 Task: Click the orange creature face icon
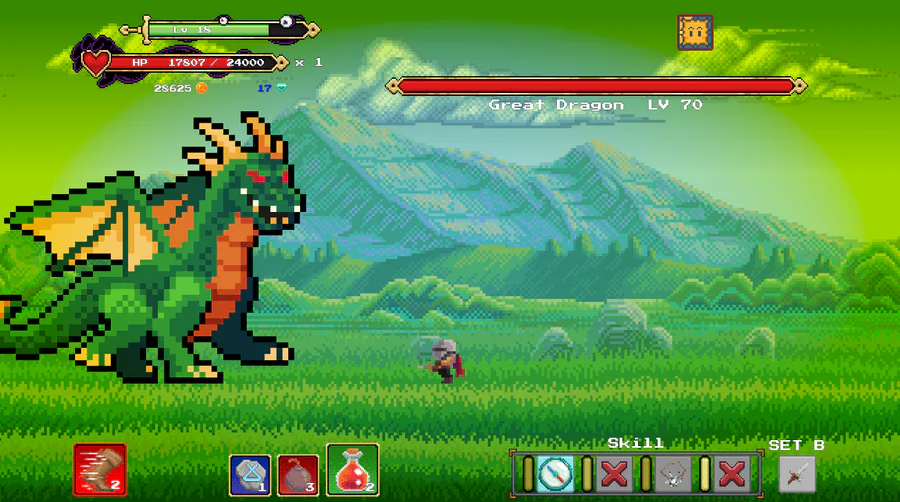pos(694,33)
